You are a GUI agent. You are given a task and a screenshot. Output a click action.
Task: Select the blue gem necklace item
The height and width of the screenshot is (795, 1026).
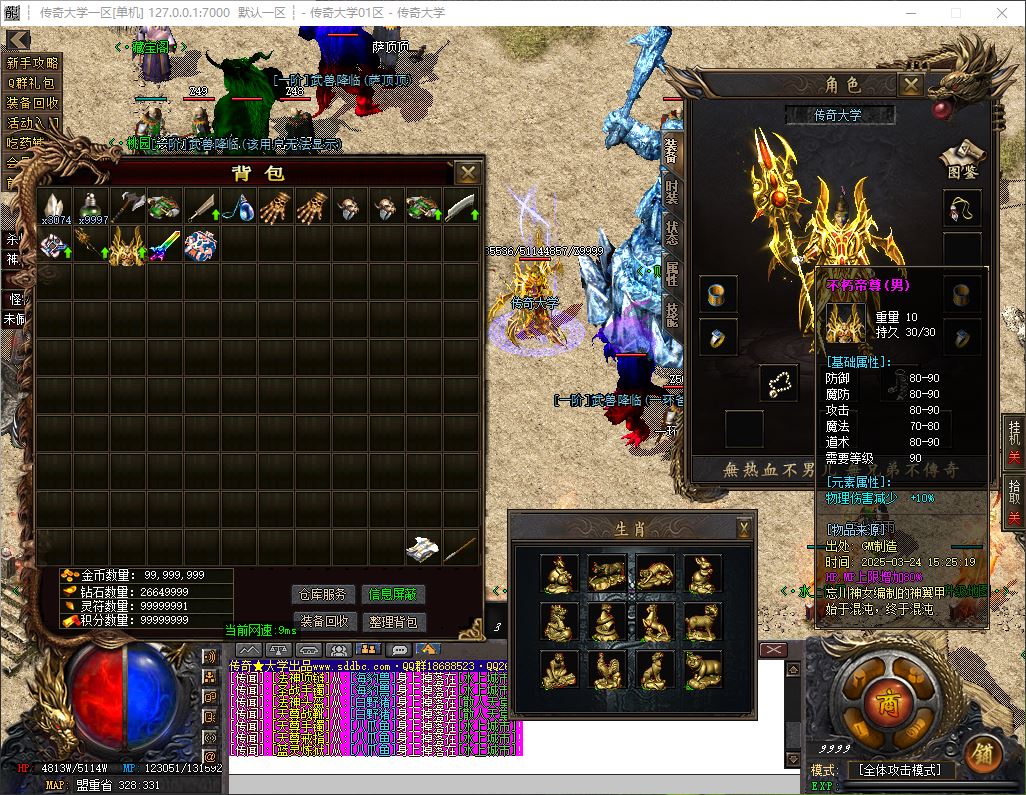click(x=236, y=207)
